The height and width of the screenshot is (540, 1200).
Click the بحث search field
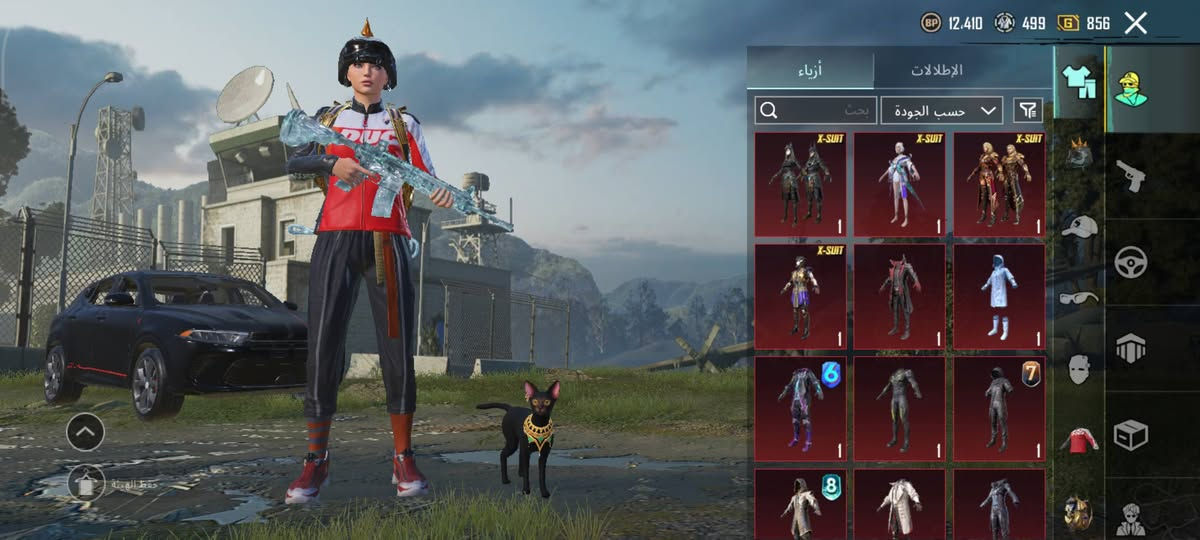(816, 110)
